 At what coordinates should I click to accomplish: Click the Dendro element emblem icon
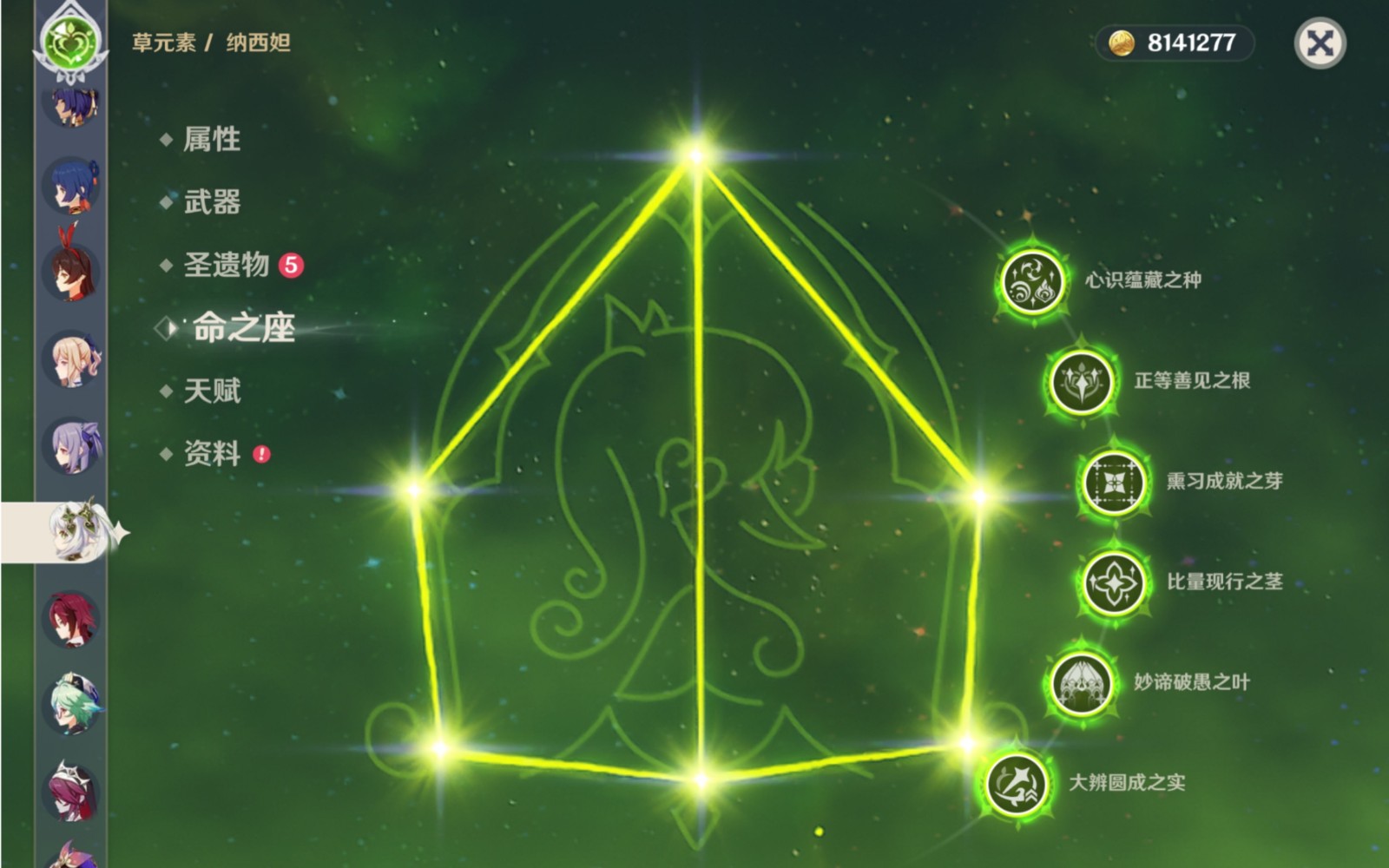[x=70, y=41]
